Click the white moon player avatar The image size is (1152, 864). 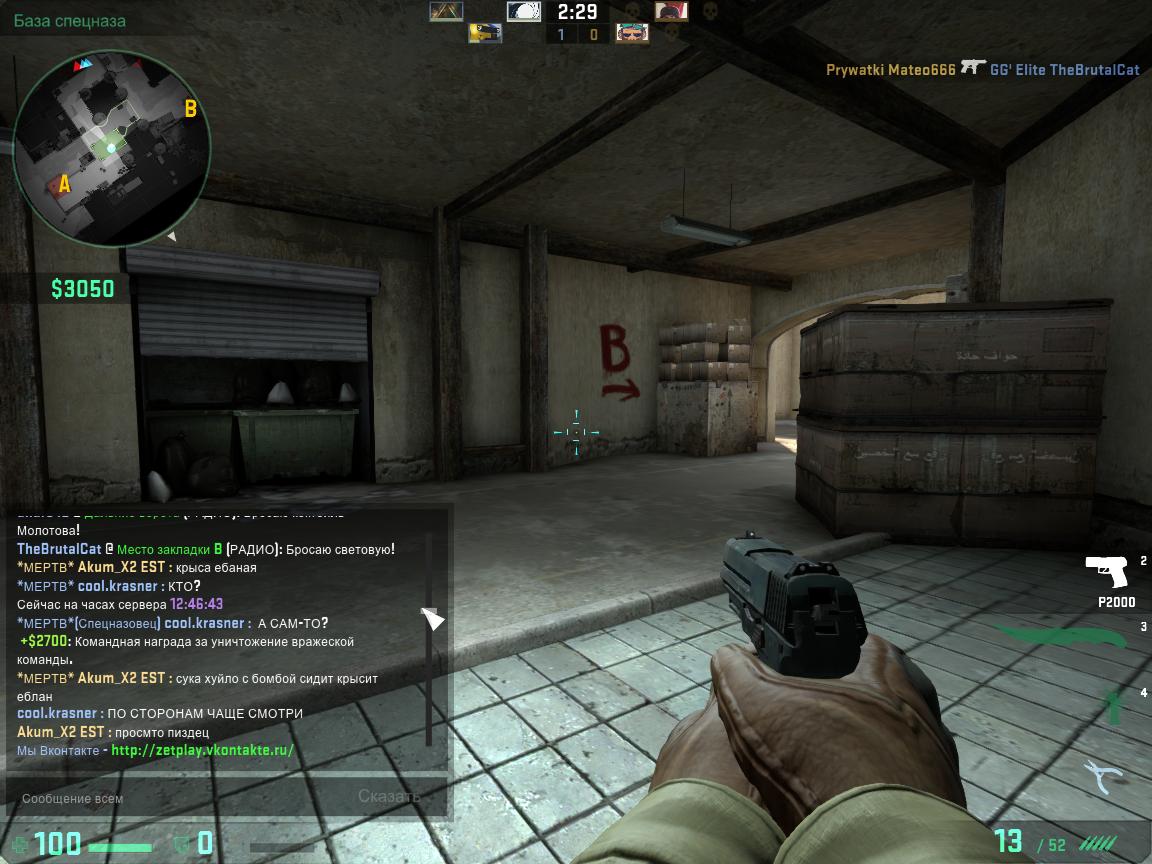(523, 11)
